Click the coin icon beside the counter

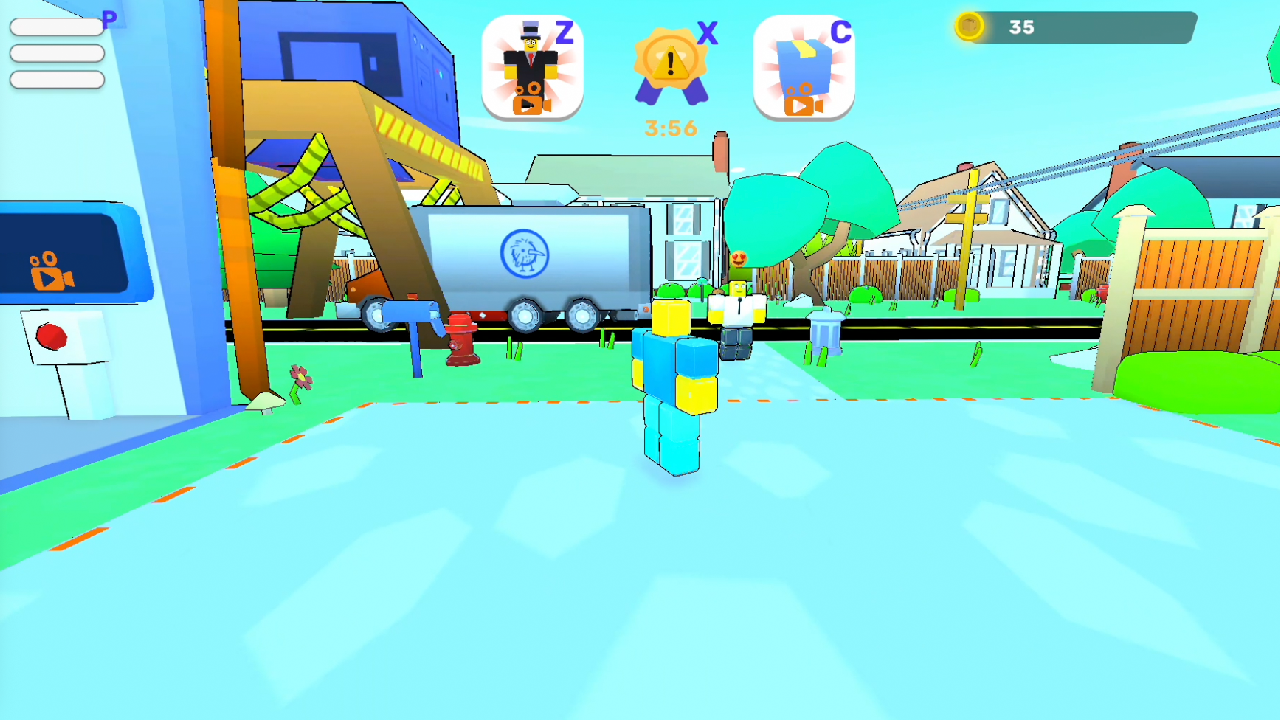coord(968,28)
